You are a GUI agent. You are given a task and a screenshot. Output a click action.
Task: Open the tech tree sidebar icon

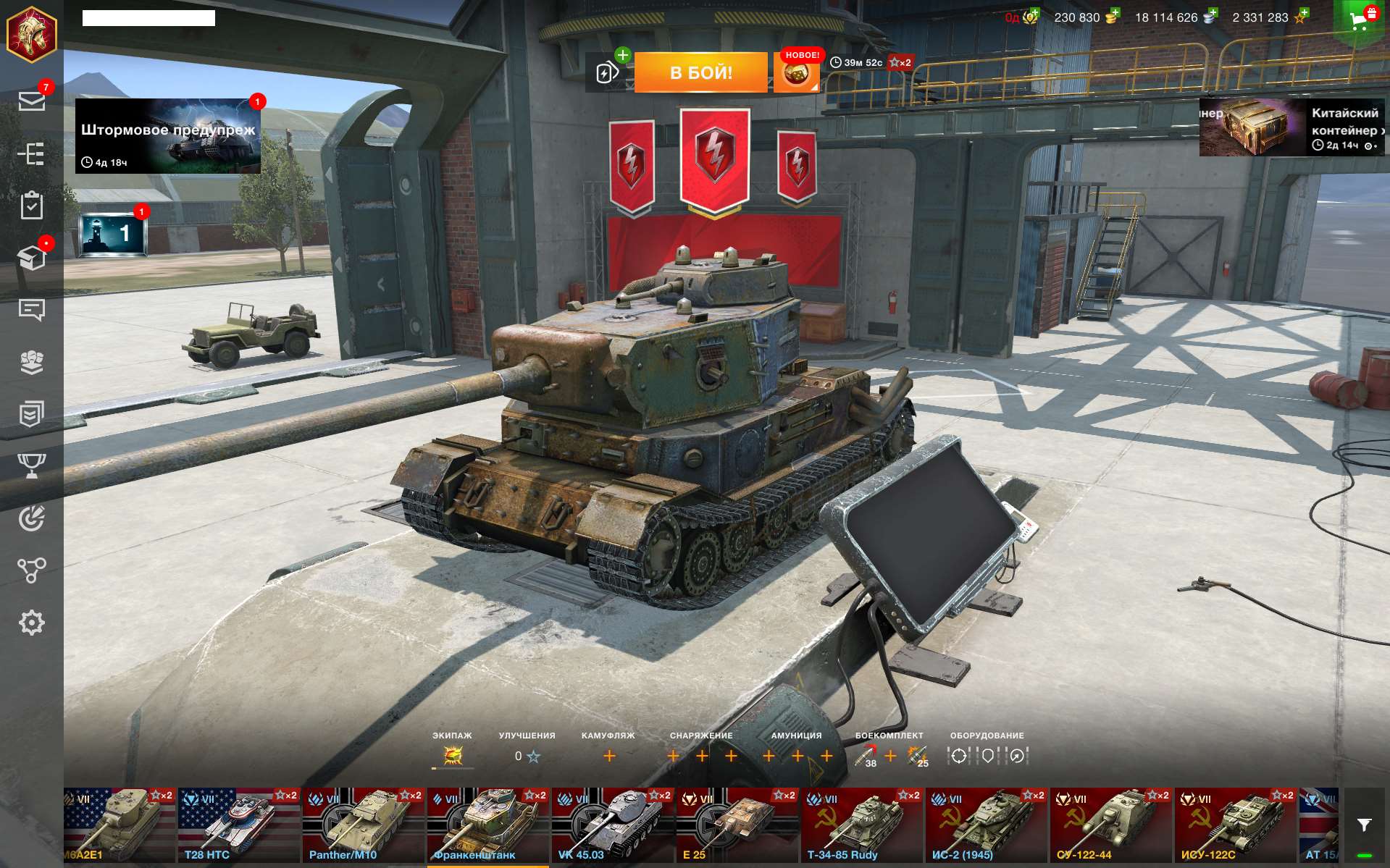click(x=32, y=153)
